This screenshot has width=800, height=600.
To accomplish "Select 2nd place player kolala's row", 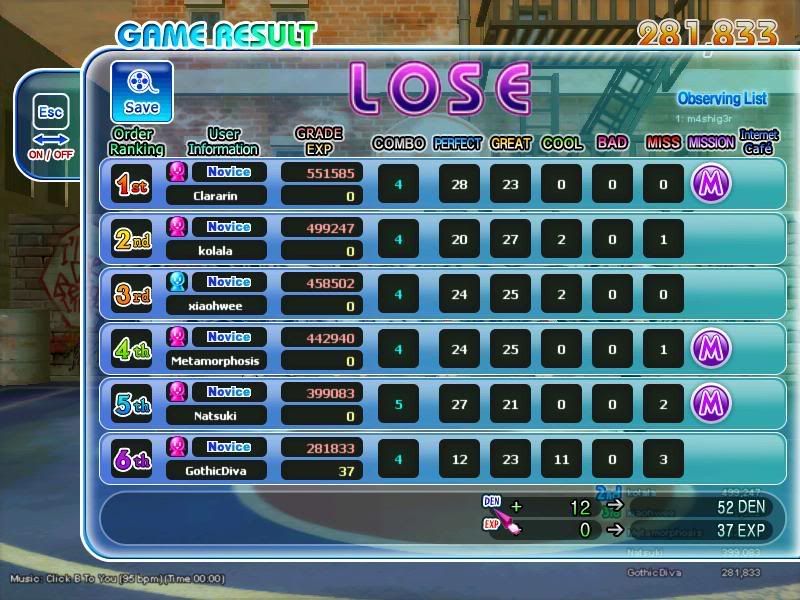I will pyautogui.click(x=445, y=239).
